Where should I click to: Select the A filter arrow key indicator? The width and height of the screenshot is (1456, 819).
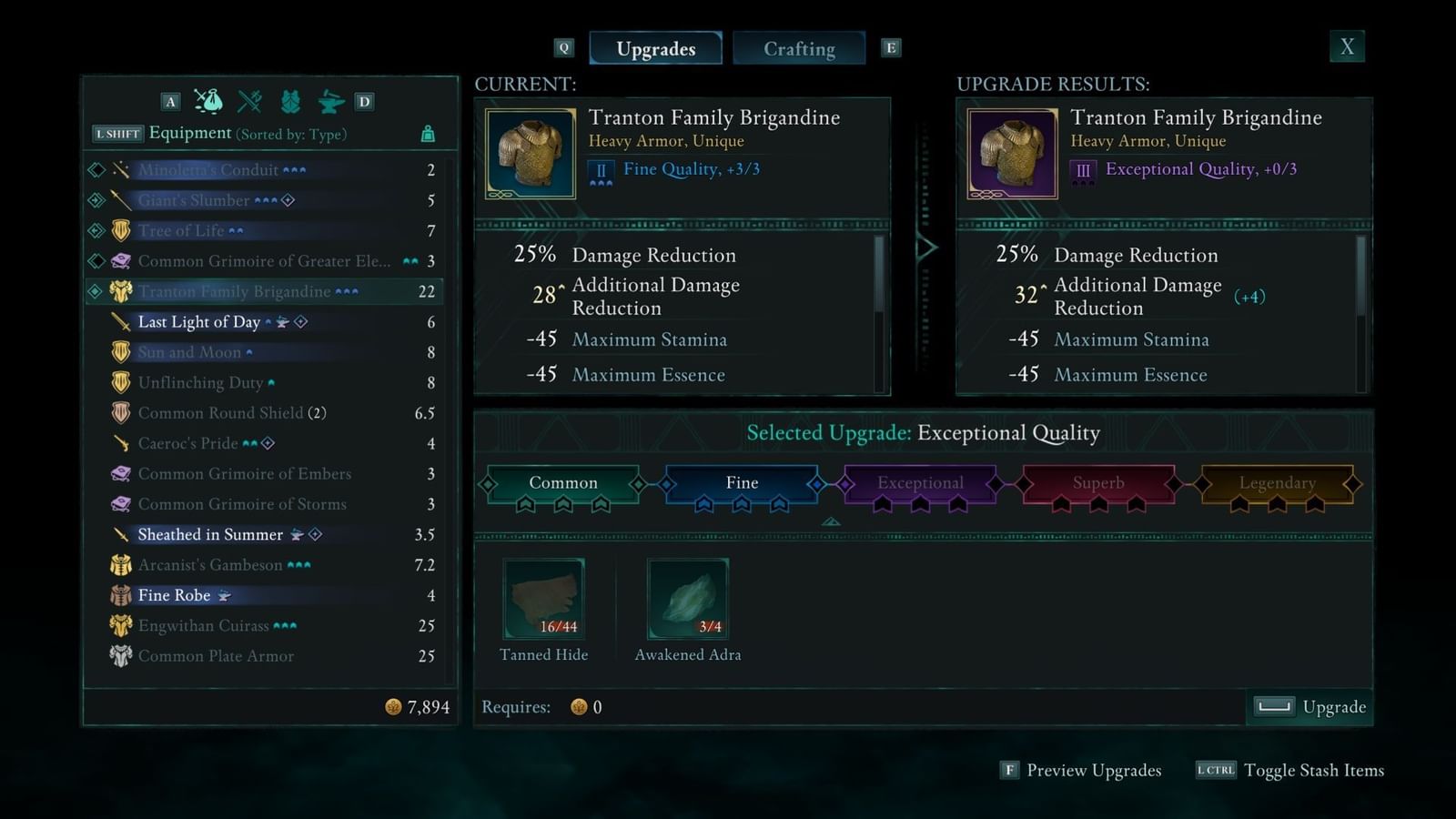point(169,101)
